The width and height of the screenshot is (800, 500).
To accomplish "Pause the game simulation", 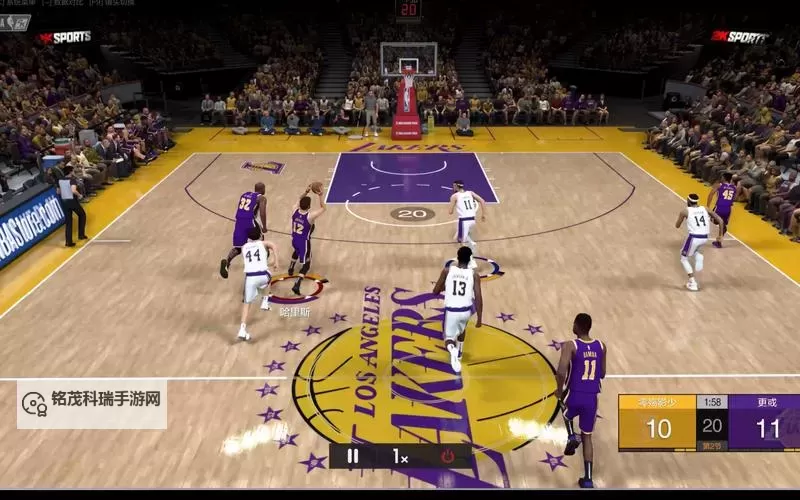I will pos(352,456).
